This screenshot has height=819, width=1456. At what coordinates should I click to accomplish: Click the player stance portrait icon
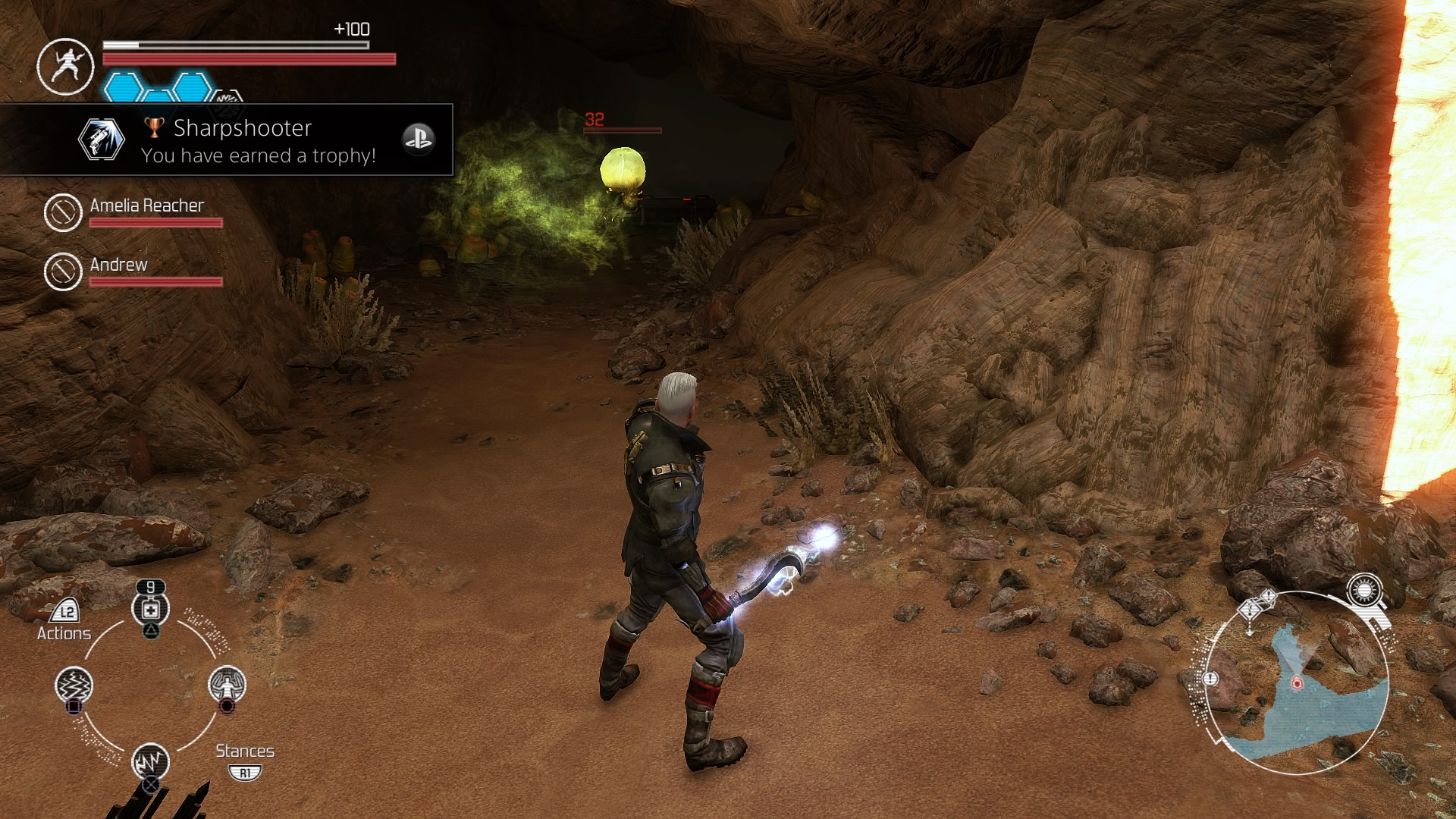(x=66, y=66)
